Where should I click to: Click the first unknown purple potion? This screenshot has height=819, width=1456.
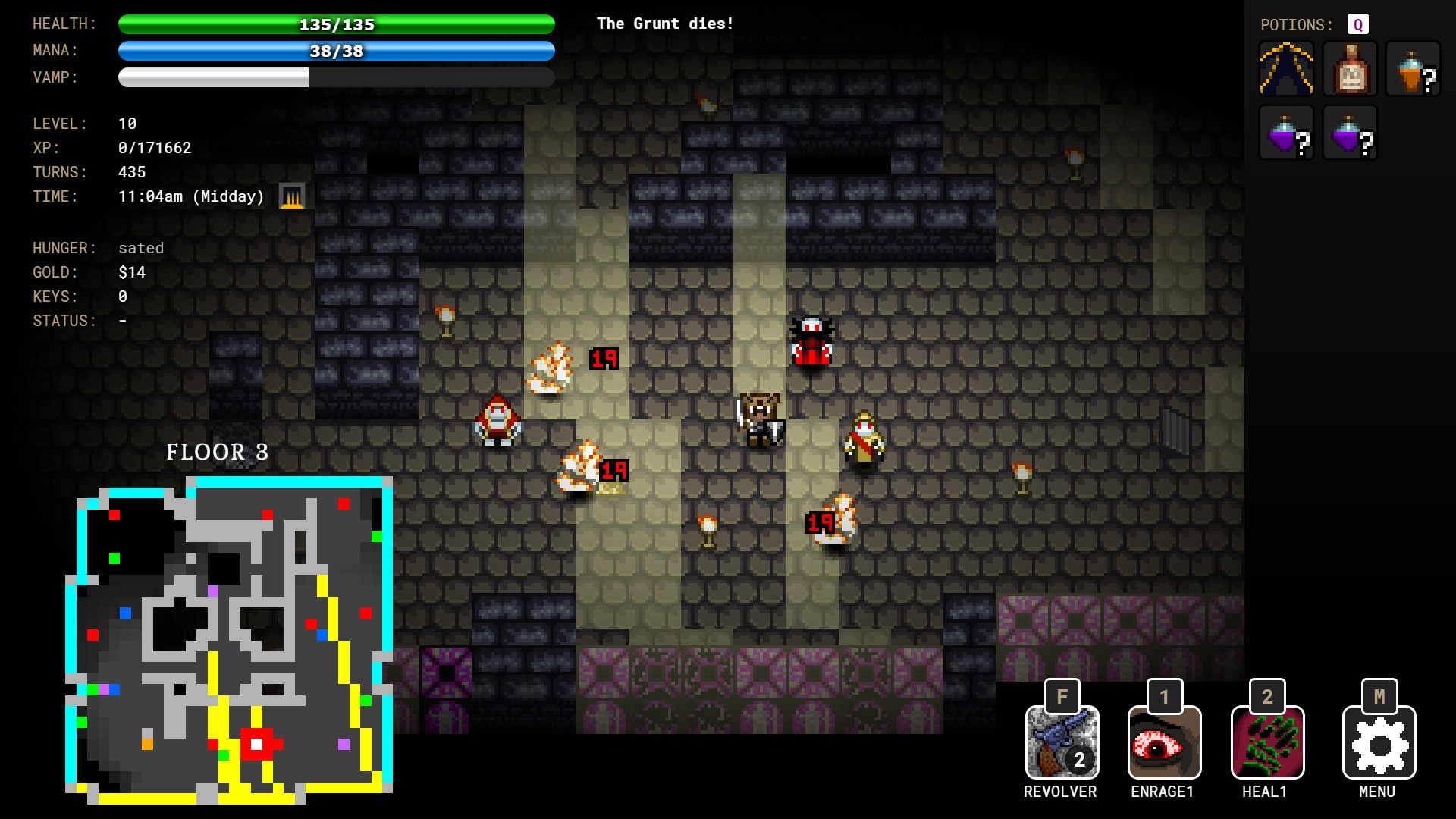click(x=1286, y=133)
